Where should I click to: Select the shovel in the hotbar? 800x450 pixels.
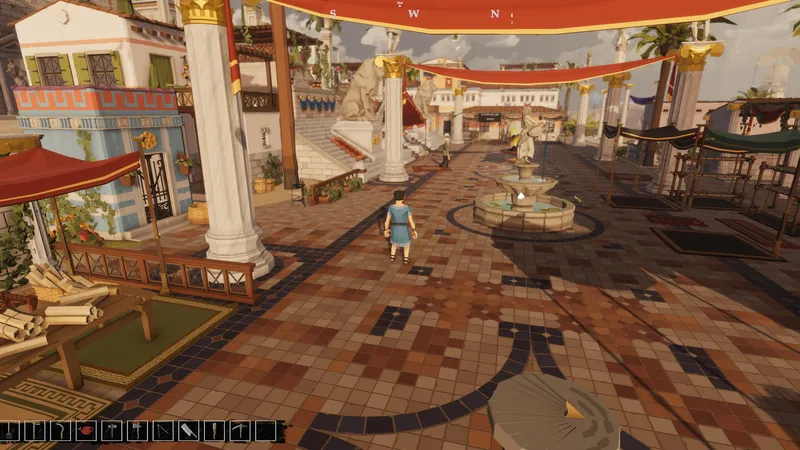pyautogui.click(x=9, y=431)
